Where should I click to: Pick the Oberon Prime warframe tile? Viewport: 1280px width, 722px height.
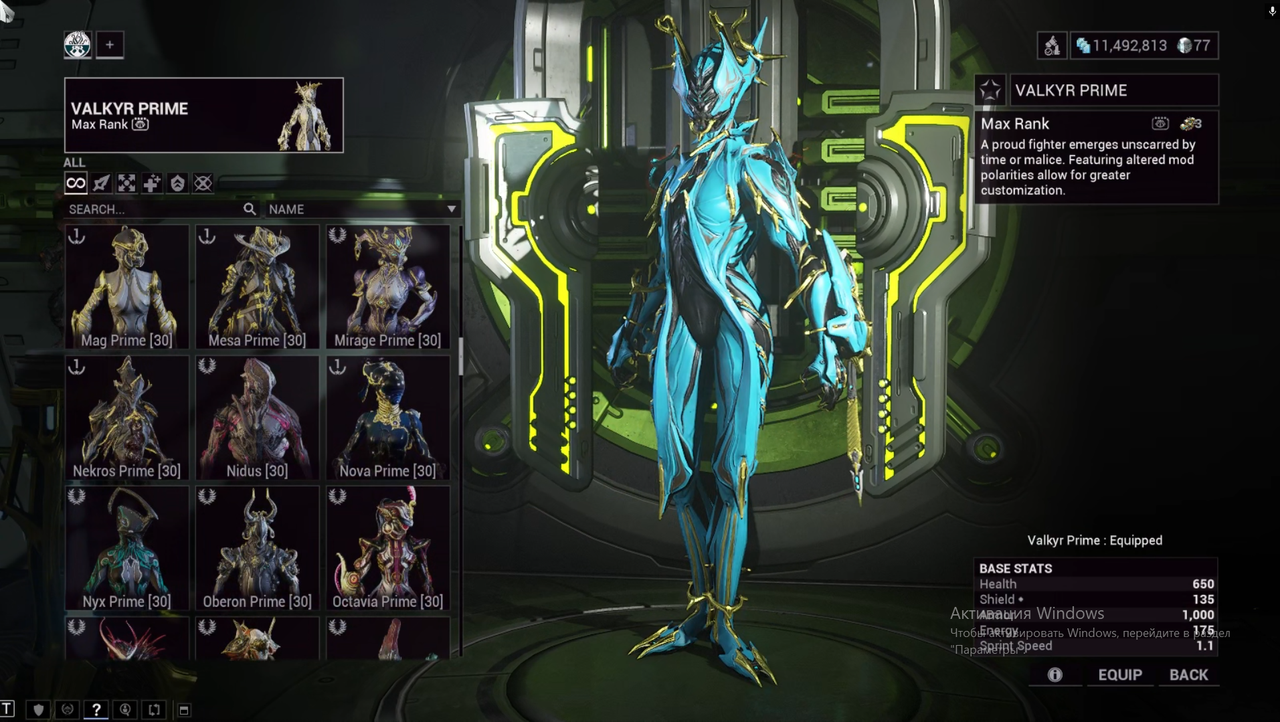click(x=257, y=548)
